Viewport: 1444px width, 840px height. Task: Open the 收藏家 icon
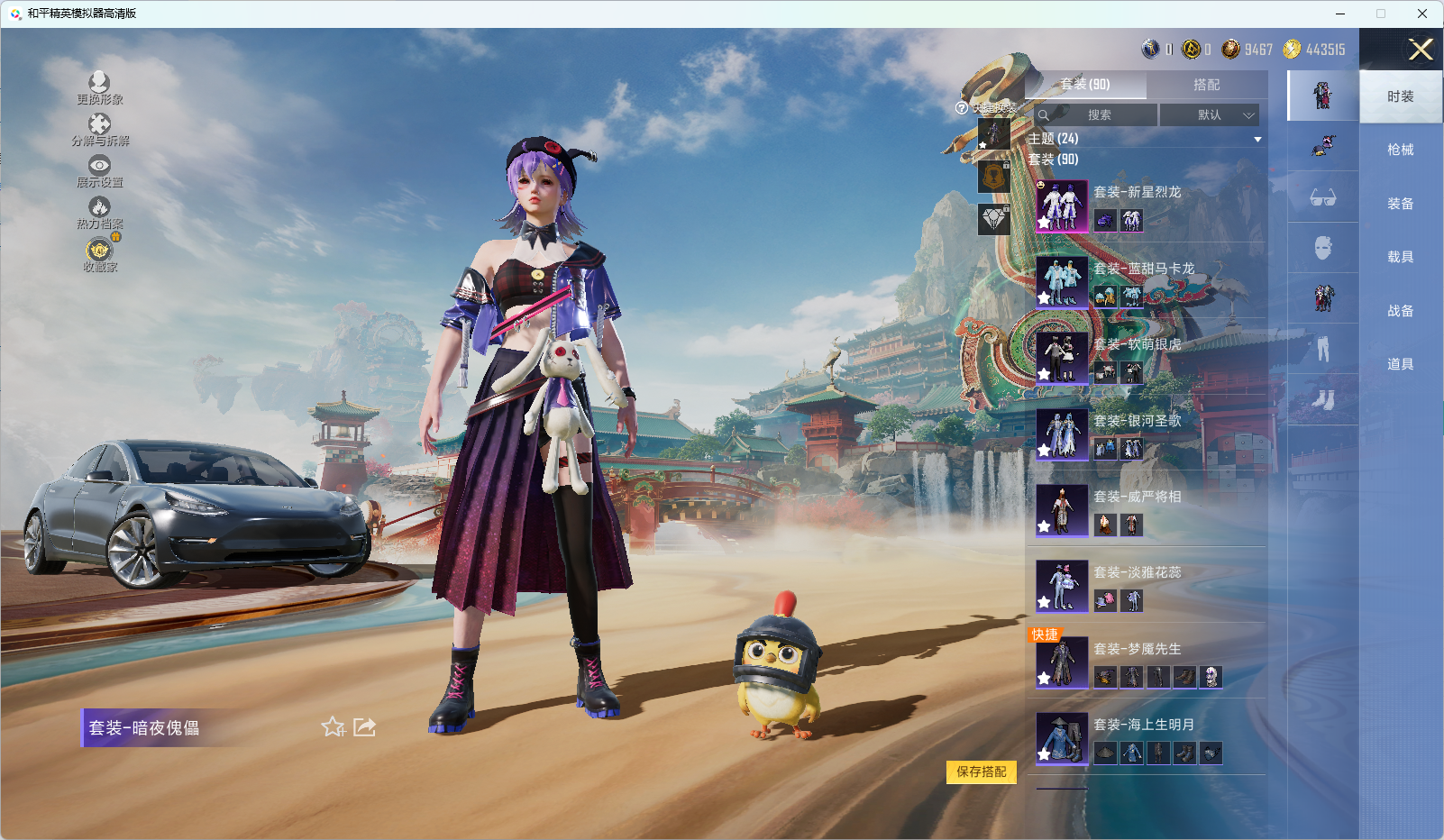pyautogui.click(x=99, y=254)
